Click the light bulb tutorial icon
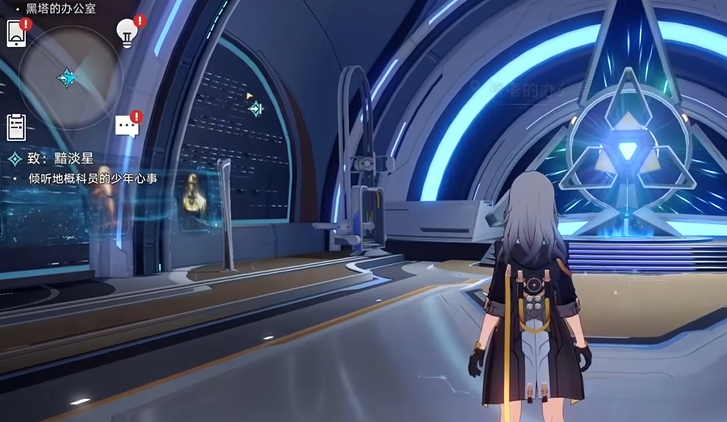The height and width of the screenshot is (422, 727). [x=127, y=33]
